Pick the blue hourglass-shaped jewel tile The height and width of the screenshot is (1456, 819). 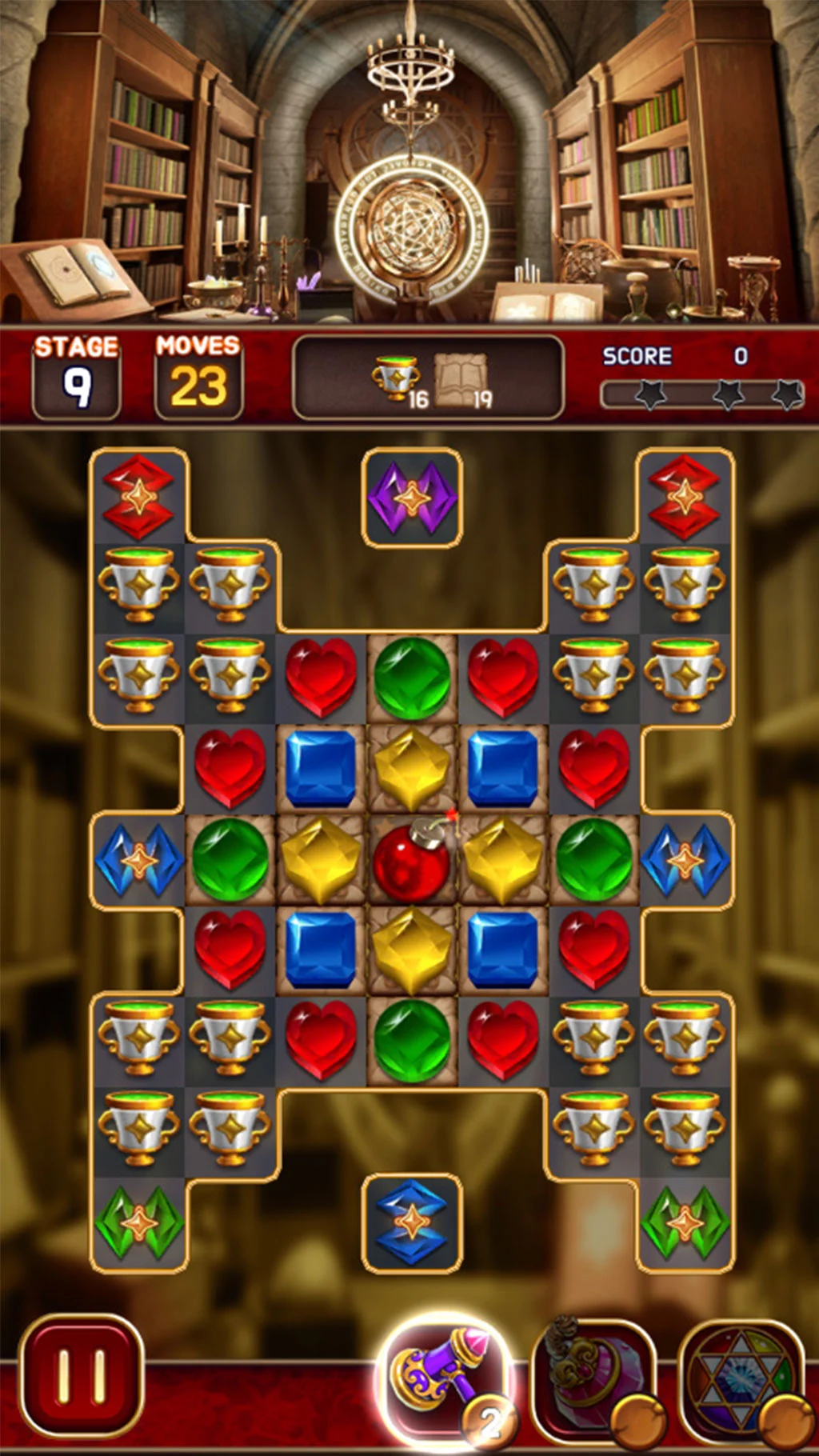point(412,1222)
